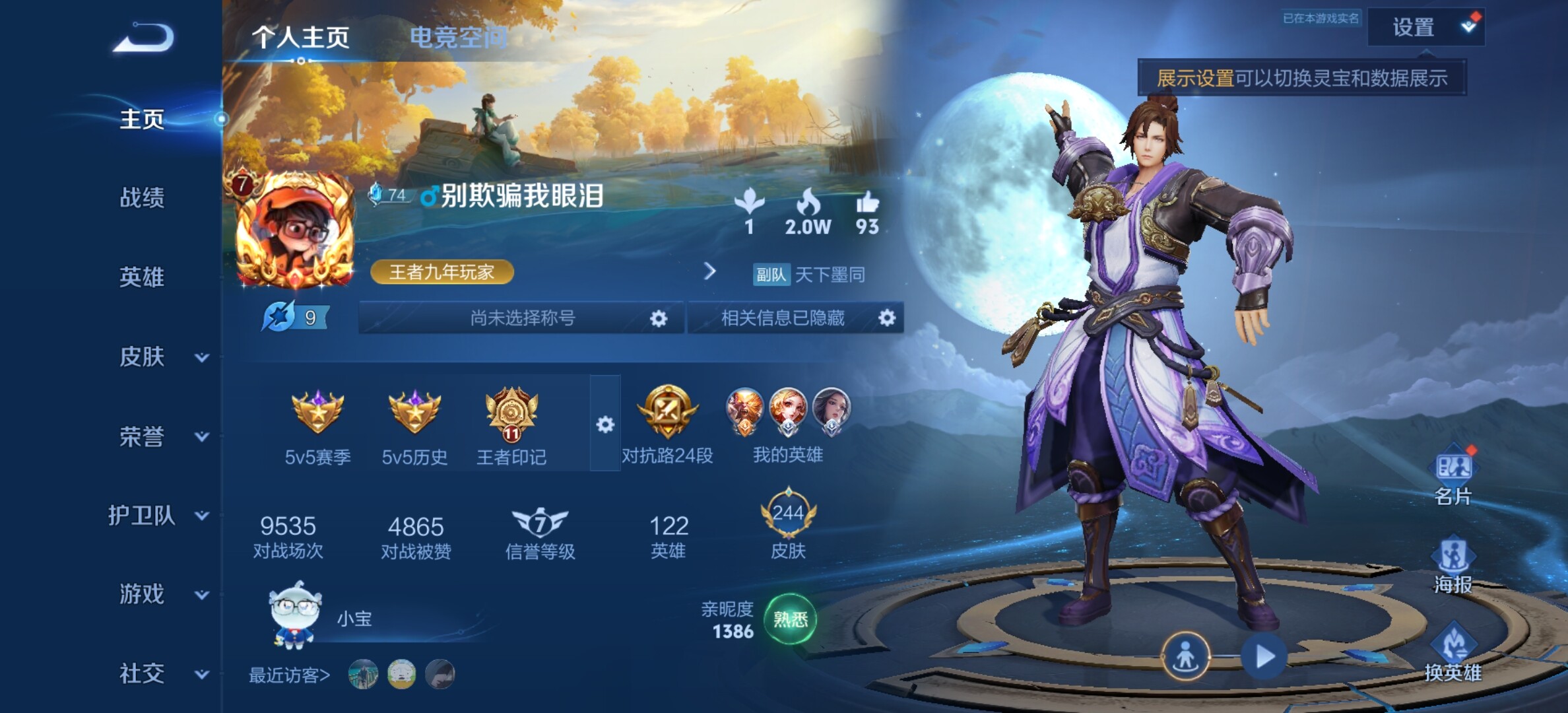The height and width of the screenshot is (713, 1568).
Task: Open the 海报 poster button
Action: click(1453, 566)
